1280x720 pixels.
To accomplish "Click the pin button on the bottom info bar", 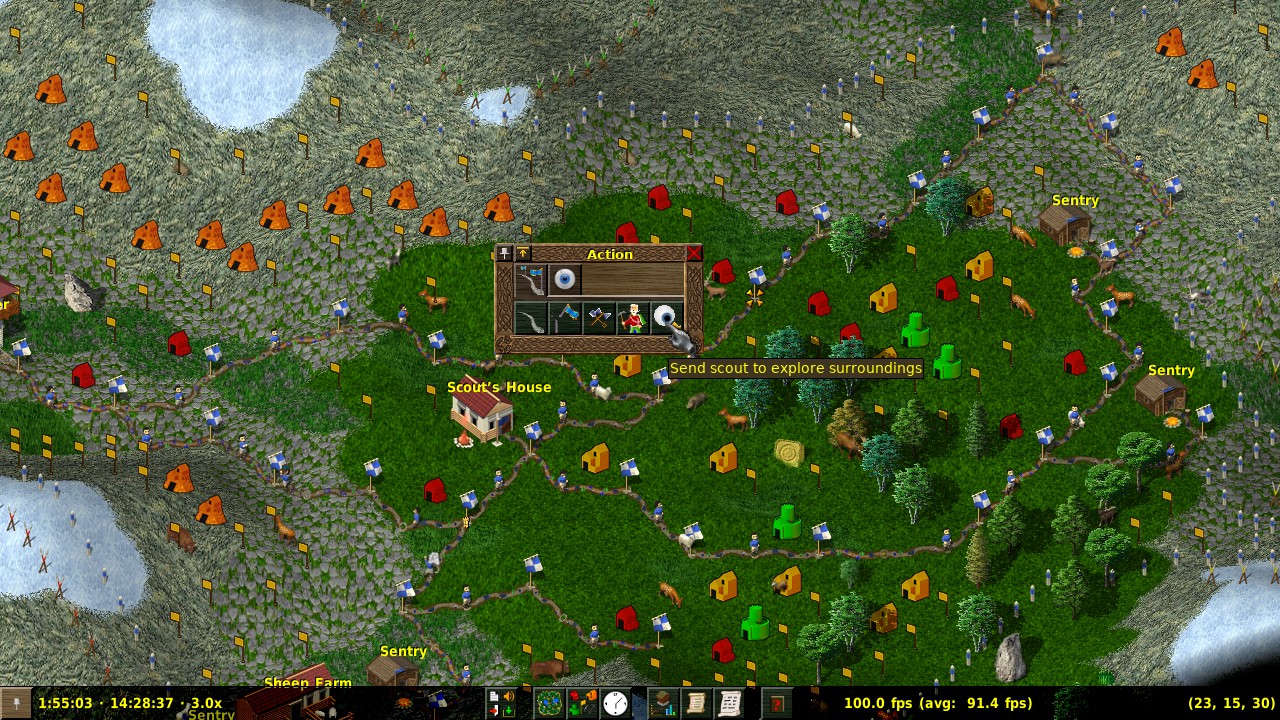I will (15, 703).
